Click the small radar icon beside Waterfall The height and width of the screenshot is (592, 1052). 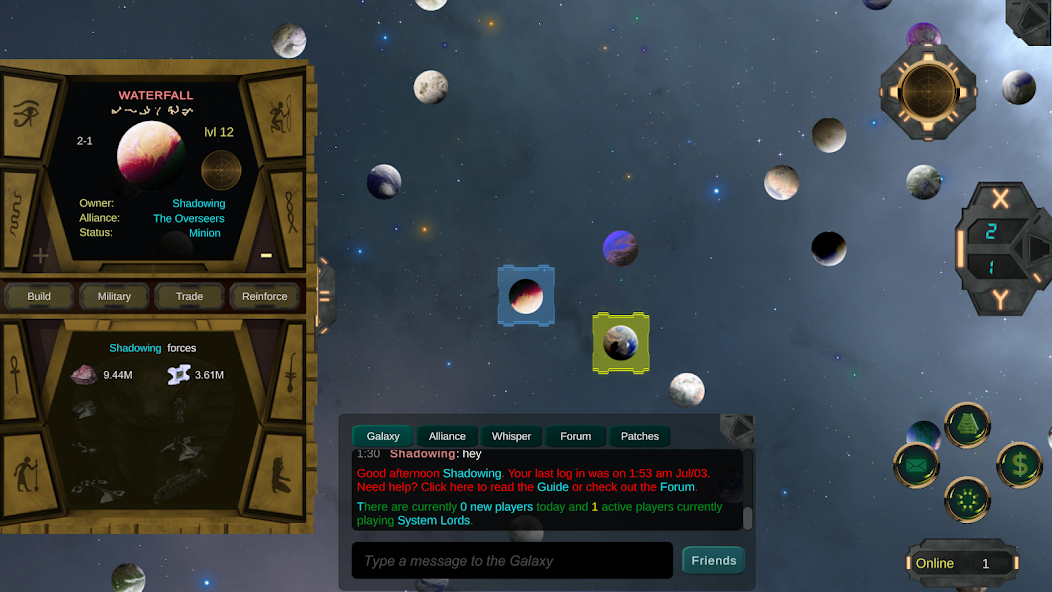(x=221, y=171)
